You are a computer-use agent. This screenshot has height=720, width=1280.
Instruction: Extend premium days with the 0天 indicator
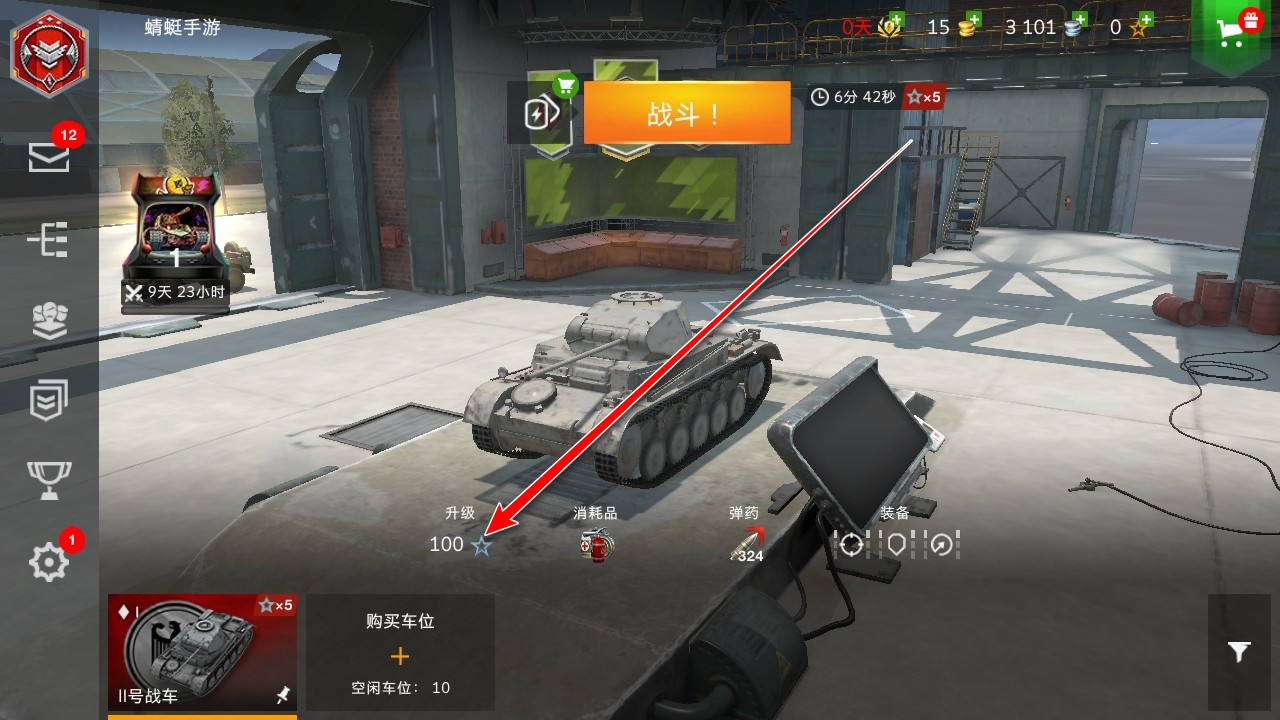[x=872, y=27]
